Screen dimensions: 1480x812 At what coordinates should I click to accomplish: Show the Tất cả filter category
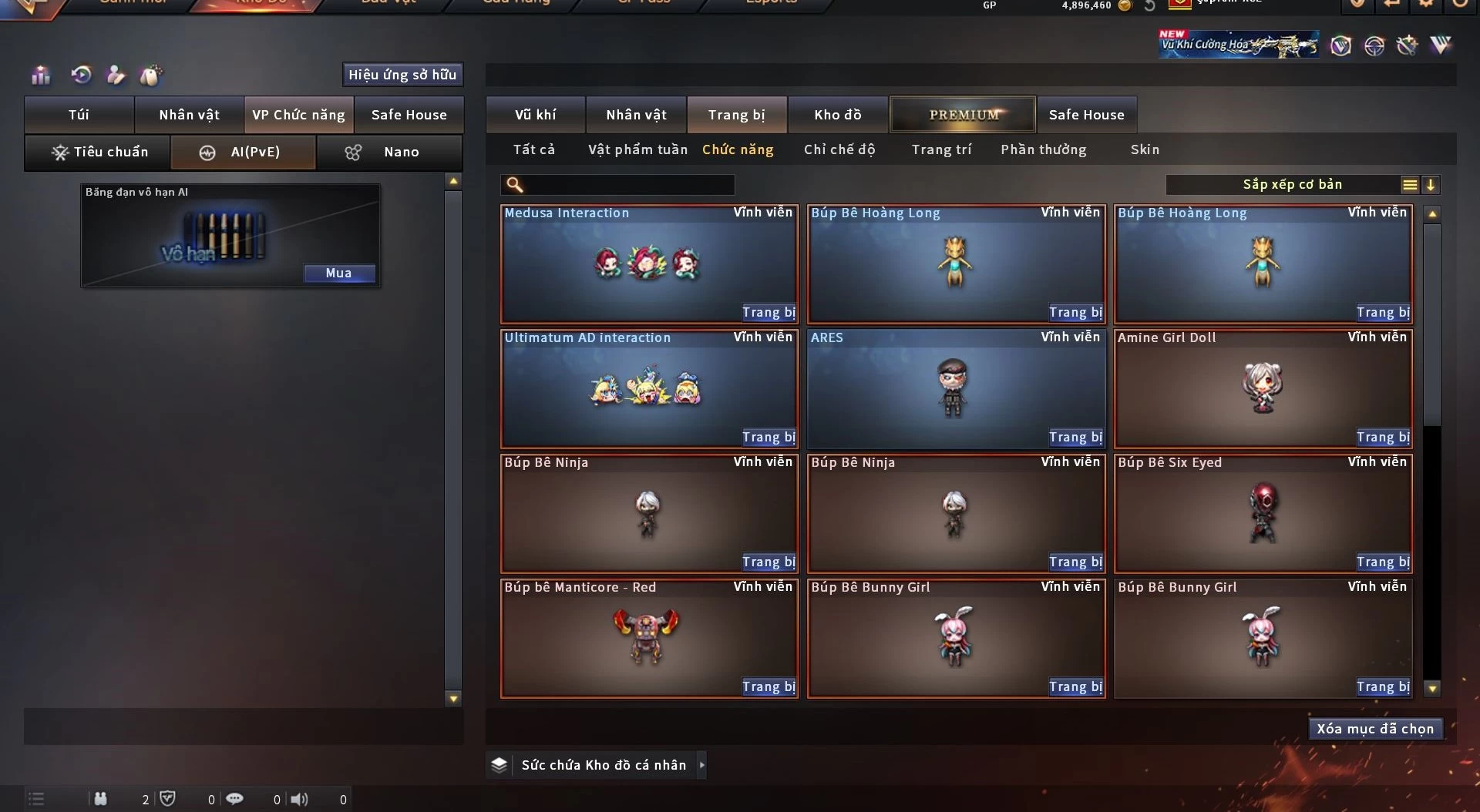[x=534, y=149]
